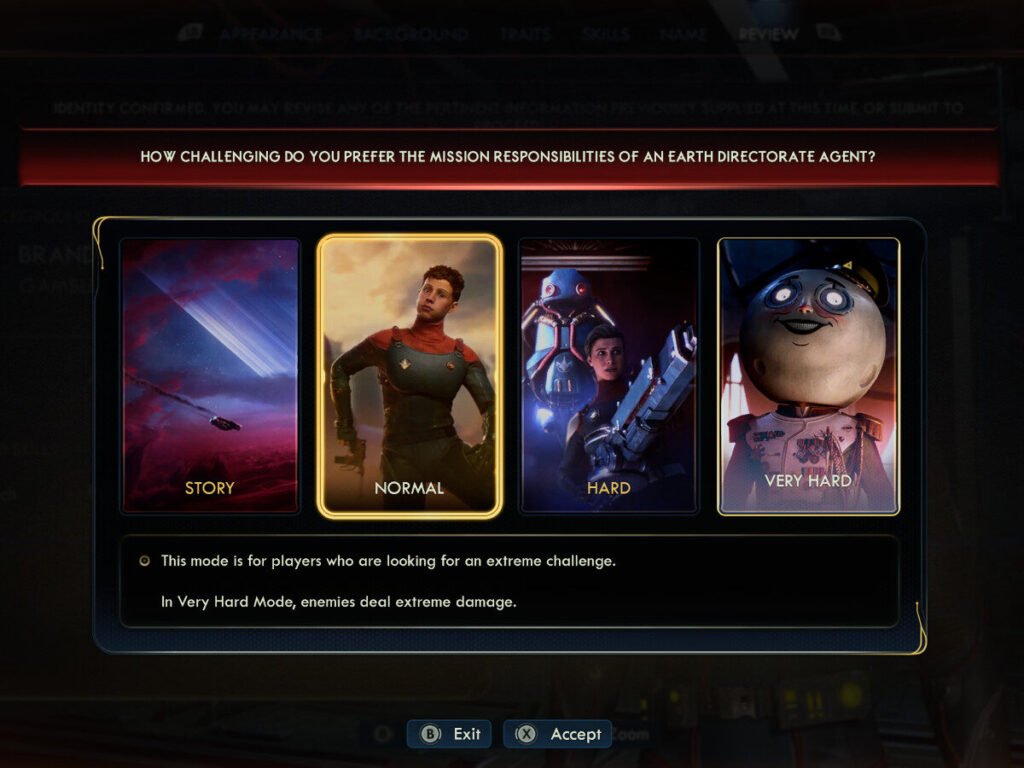Switch to the Appearance tab

[271, 34]
